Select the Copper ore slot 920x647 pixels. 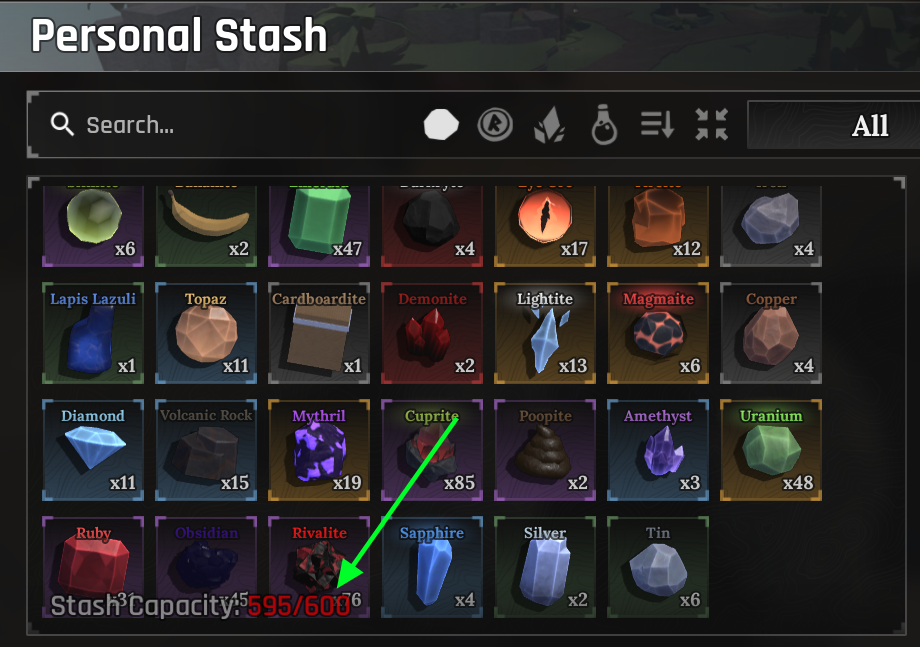click(771, 333)
